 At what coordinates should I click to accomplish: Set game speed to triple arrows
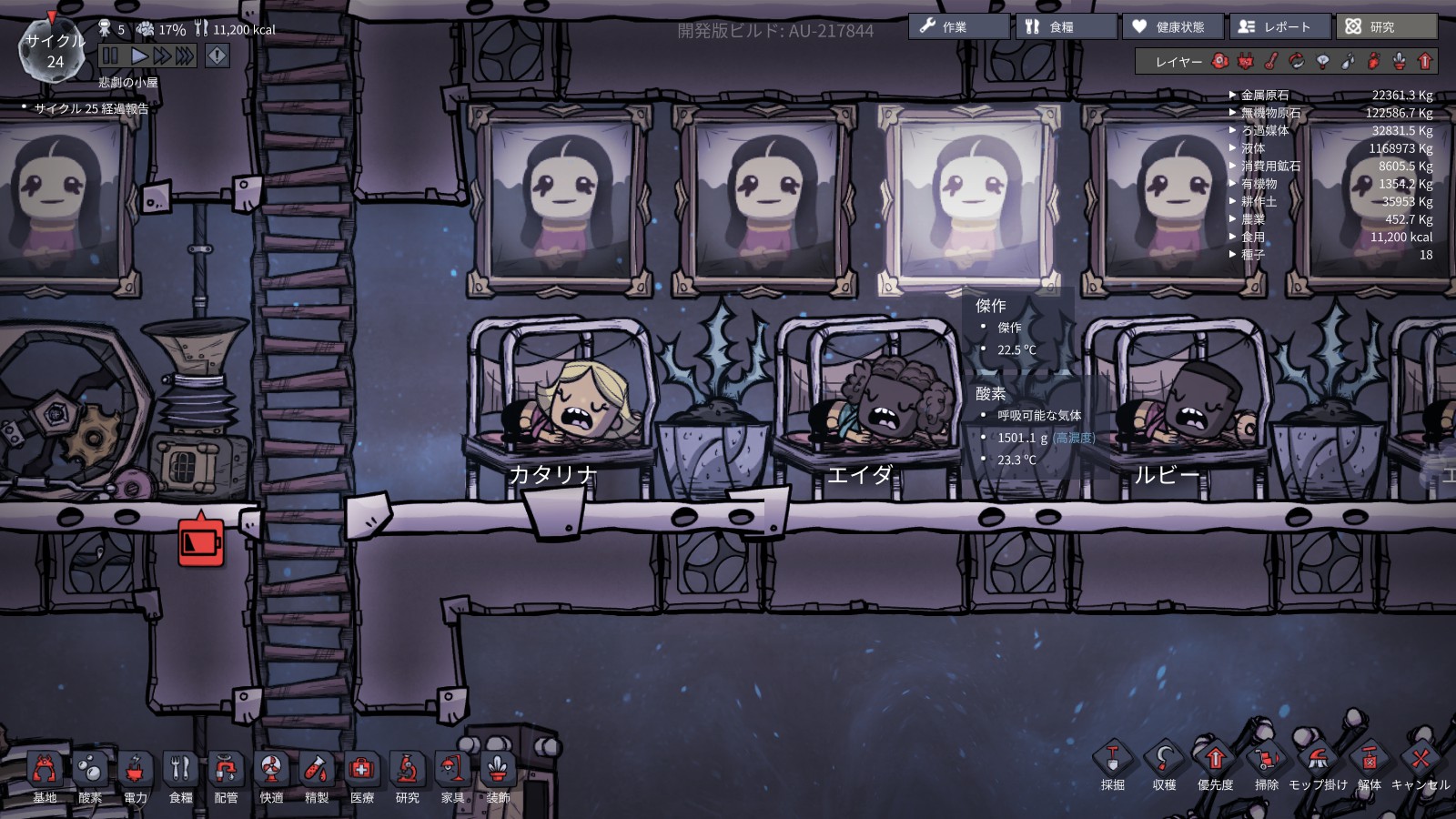185,56
